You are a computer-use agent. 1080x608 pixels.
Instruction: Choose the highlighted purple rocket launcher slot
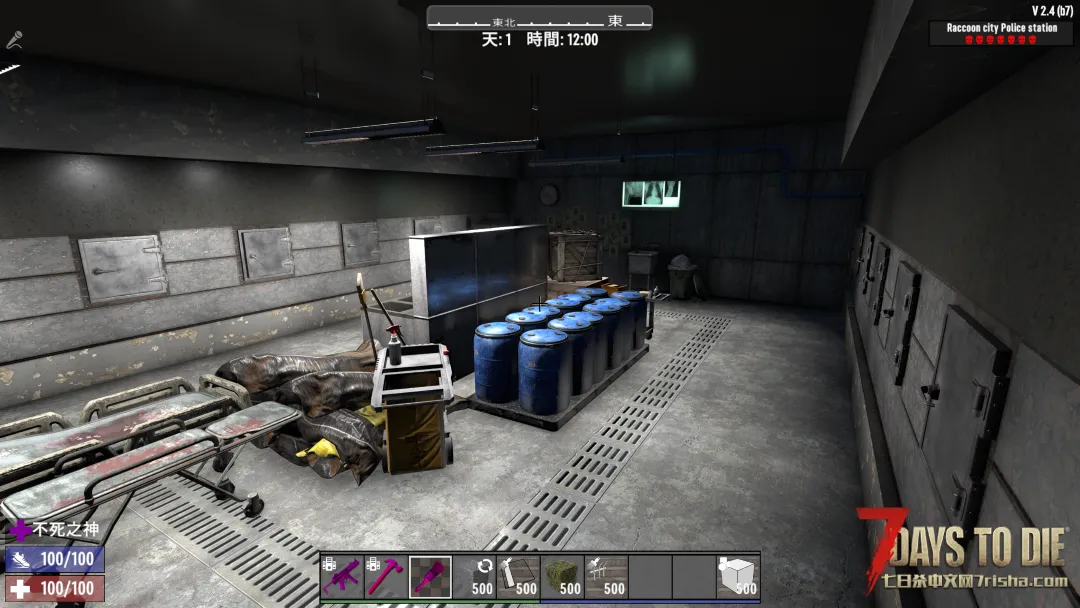(430, 576)
